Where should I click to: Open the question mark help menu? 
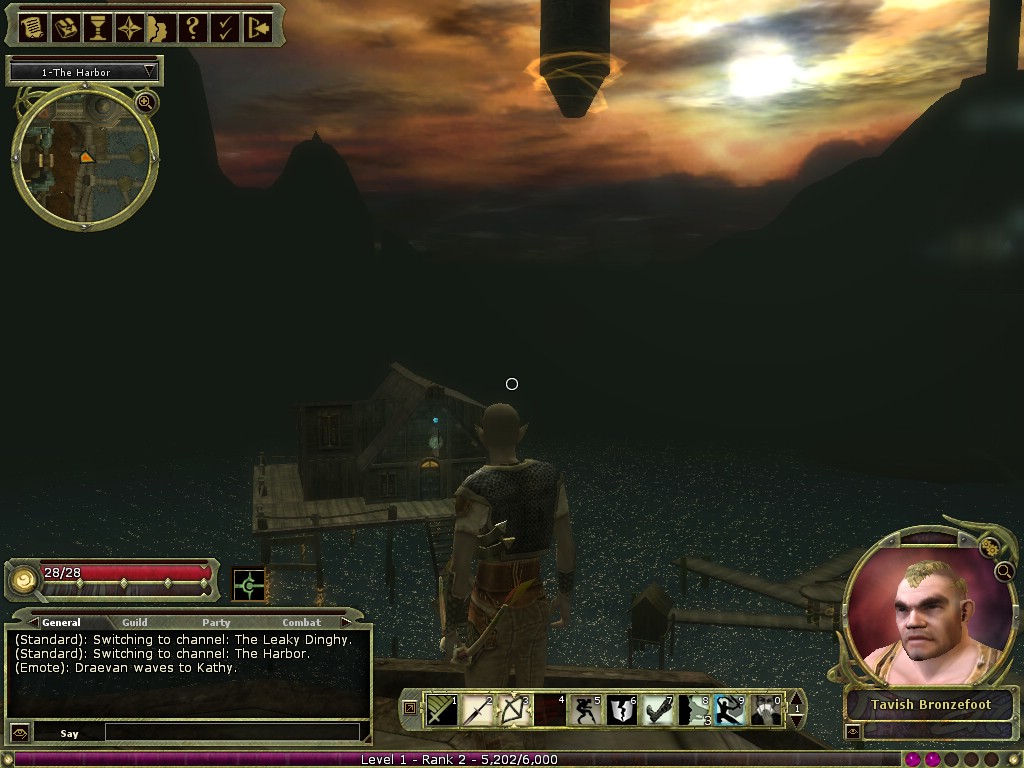[x=193, y=28]
